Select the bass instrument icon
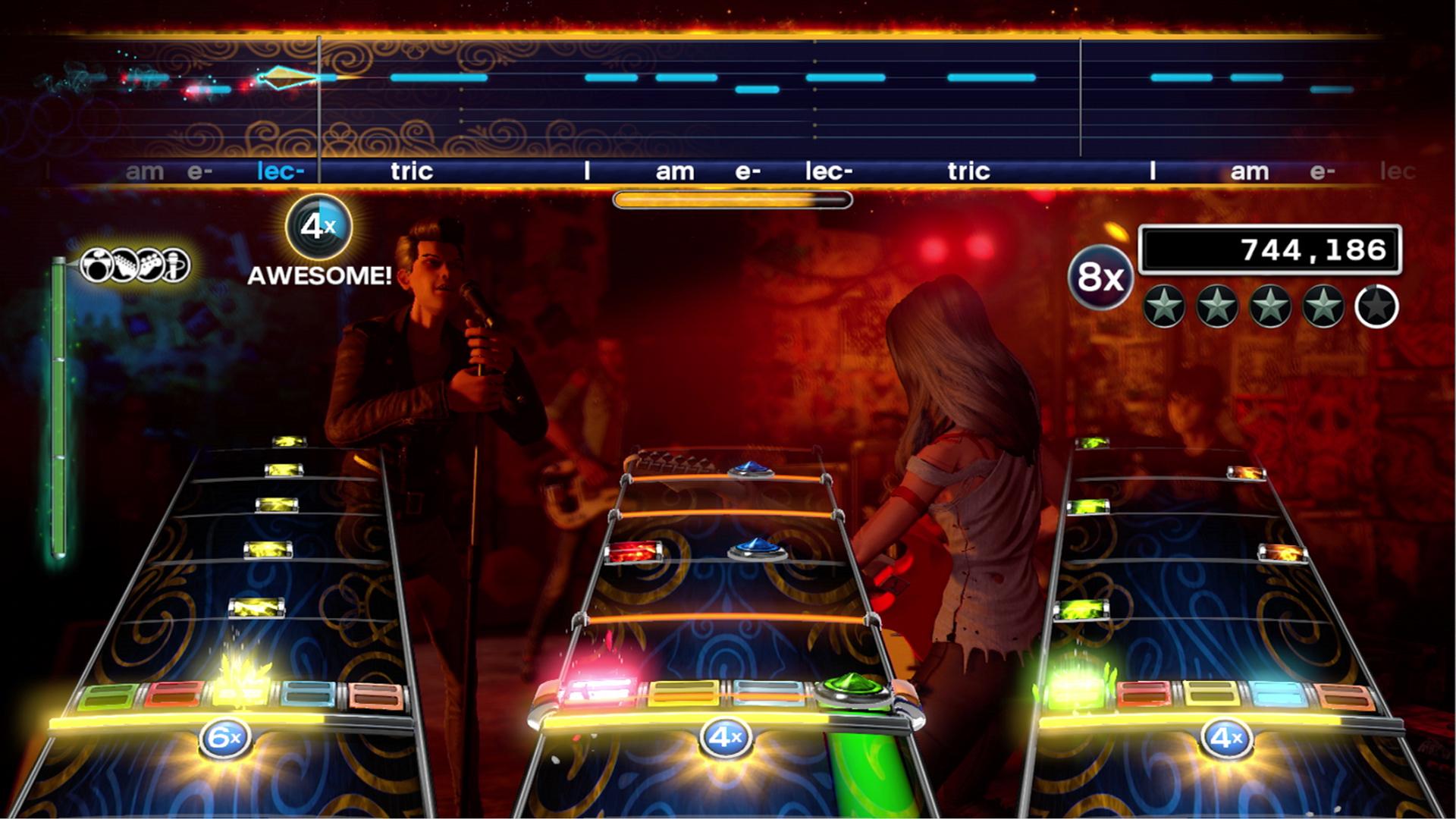This screenshot has width=1456, height=819. click(149, 265)
